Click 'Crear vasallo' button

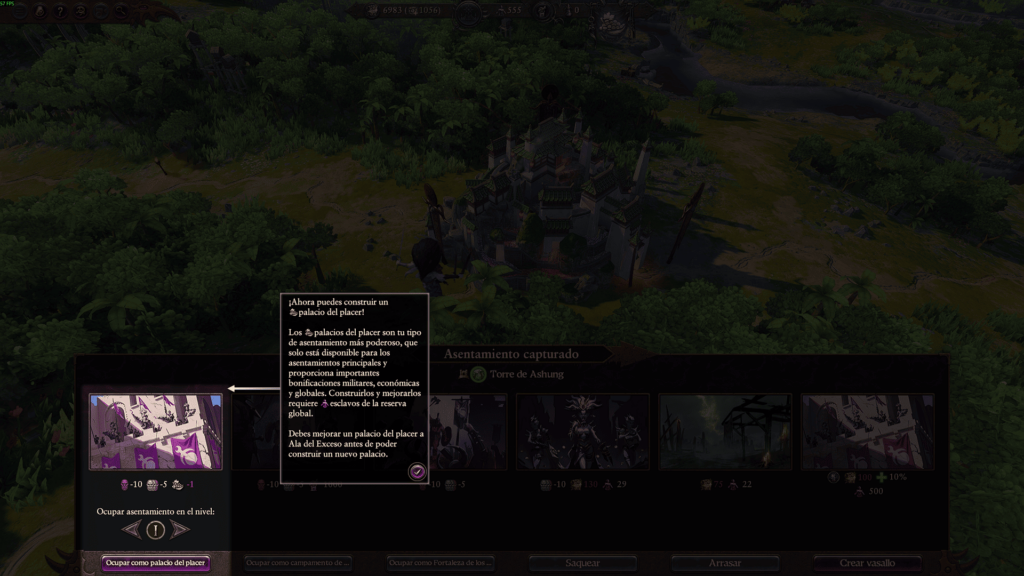(867, 563)
